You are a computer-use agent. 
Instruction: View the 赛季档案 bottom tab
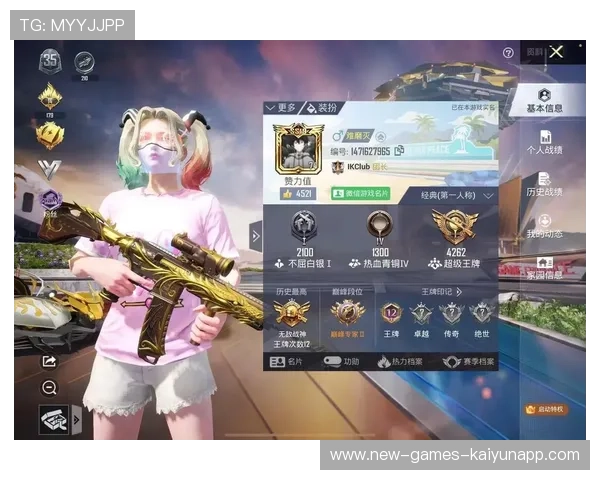tap(463, 361)
